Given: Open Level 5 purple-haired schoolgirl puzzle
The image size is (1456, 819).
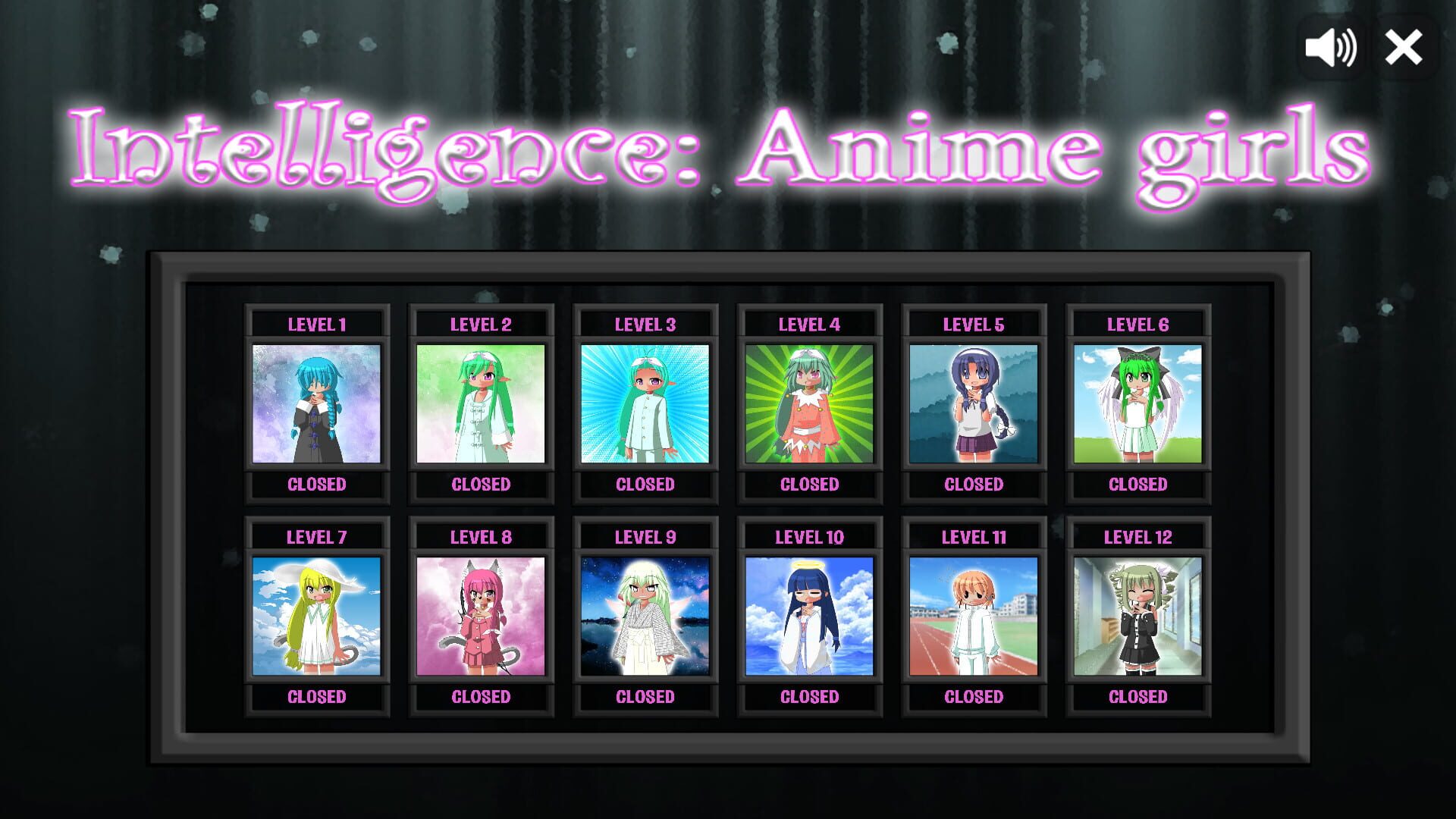Looking at the screenshot, I should coord(973,404).
